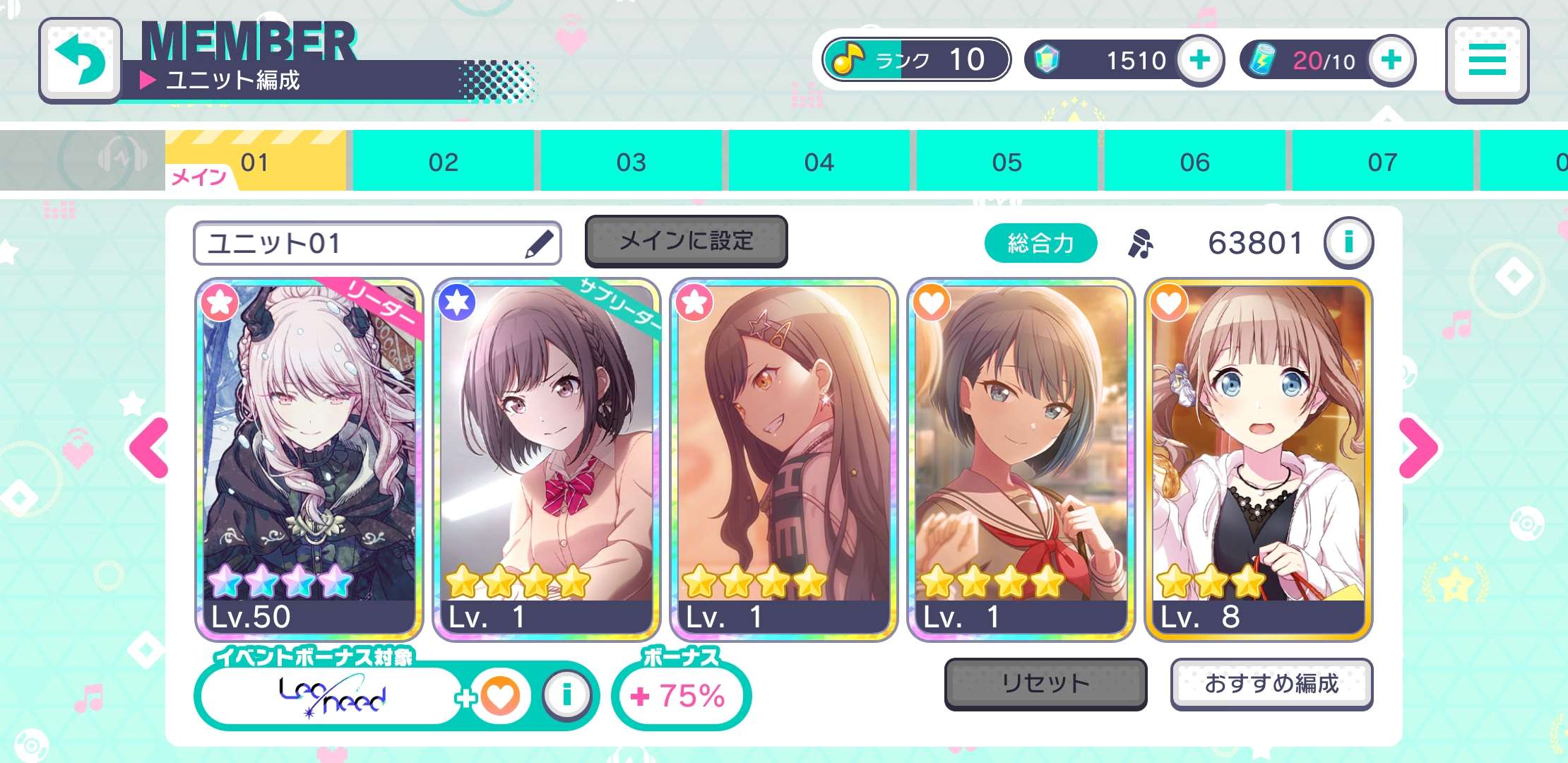
Task: Add more crystals with the plus button
Action: click(1199, 60)
